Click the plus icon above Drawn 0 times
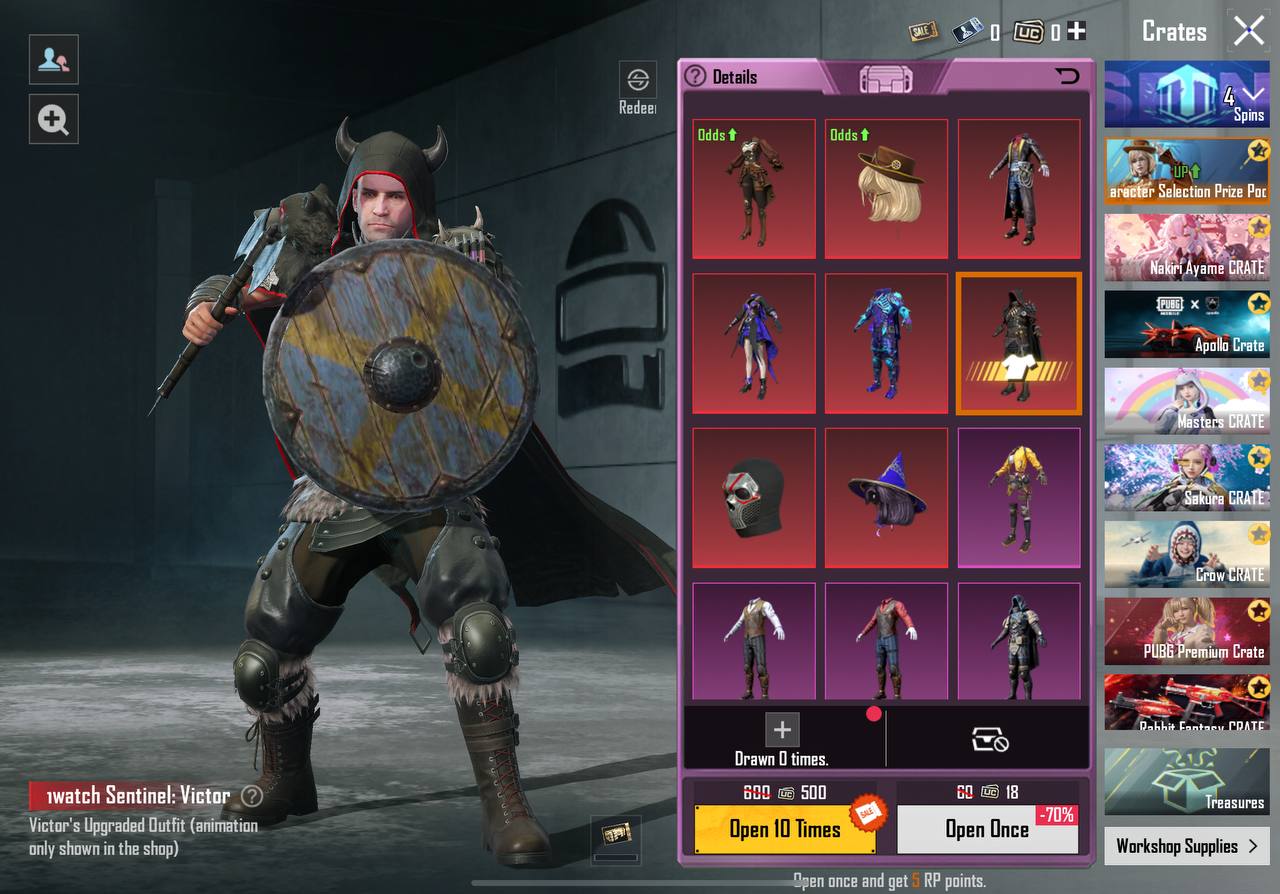The width and height of the screenshot is (1280, 894). click(782, 730)
